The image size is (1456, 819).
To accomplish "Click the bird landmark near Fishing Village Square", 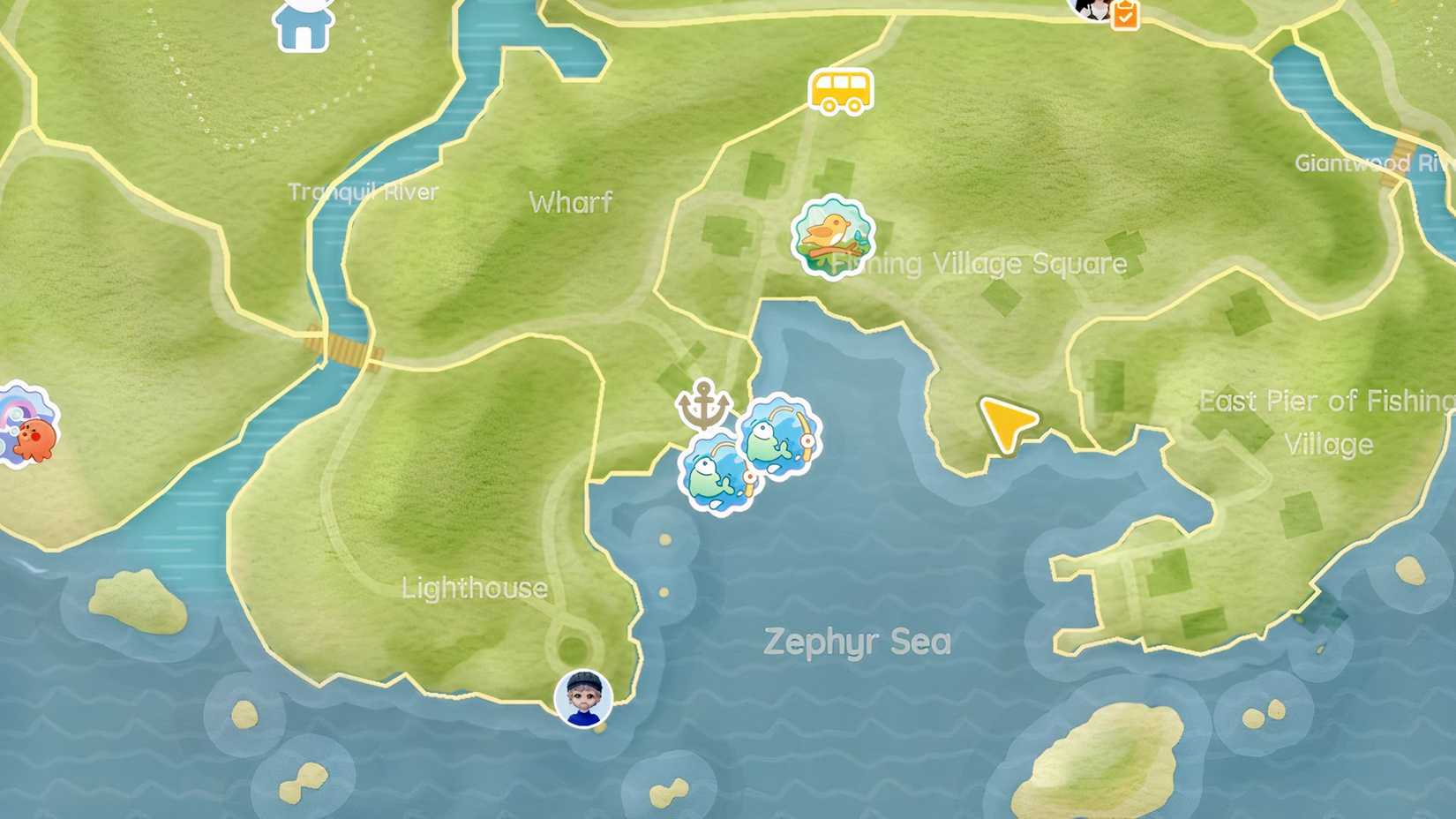I will pos(829,237).
